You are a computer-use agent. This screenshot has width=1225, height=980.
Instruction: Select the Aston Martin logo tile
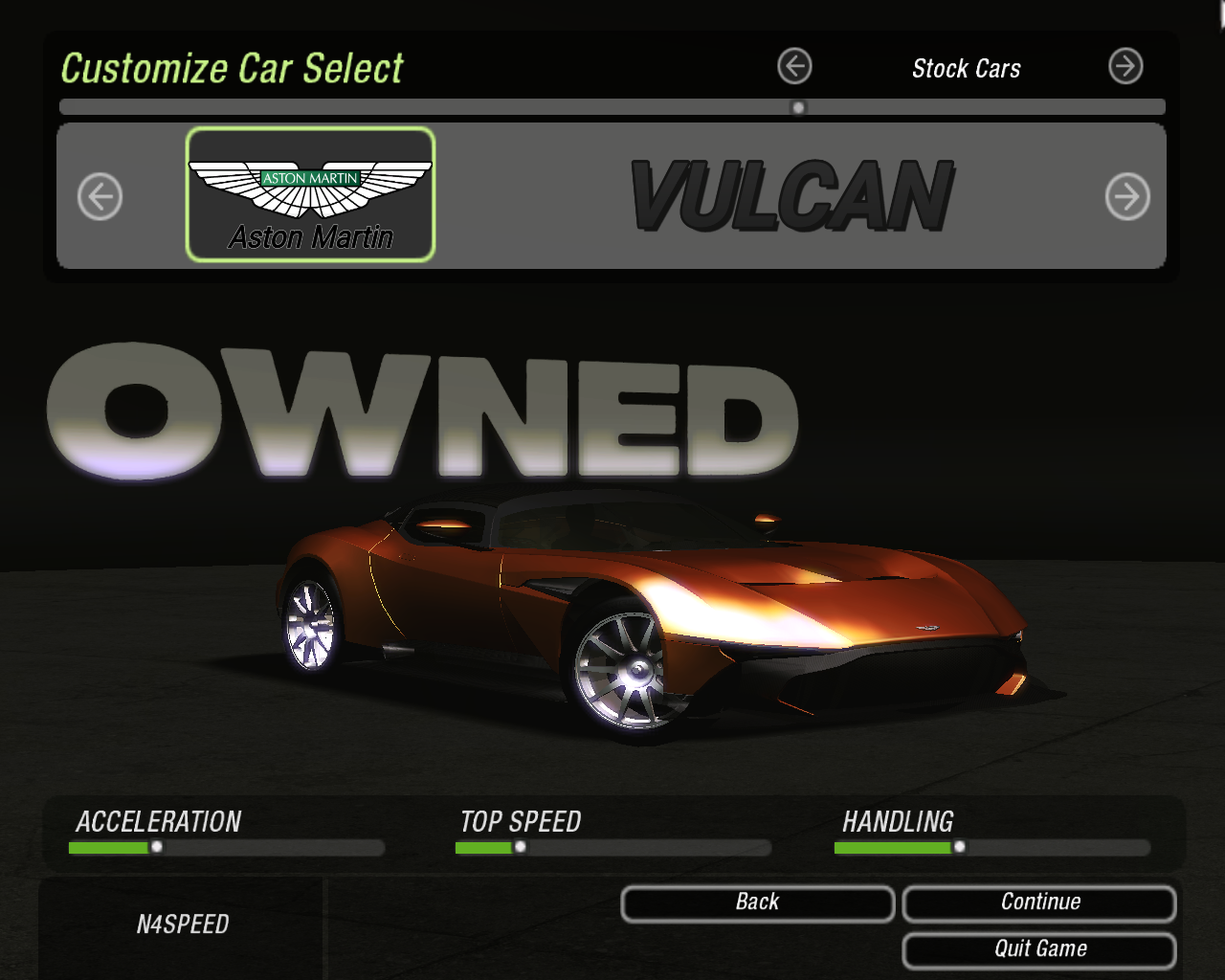tap(310, 194)
